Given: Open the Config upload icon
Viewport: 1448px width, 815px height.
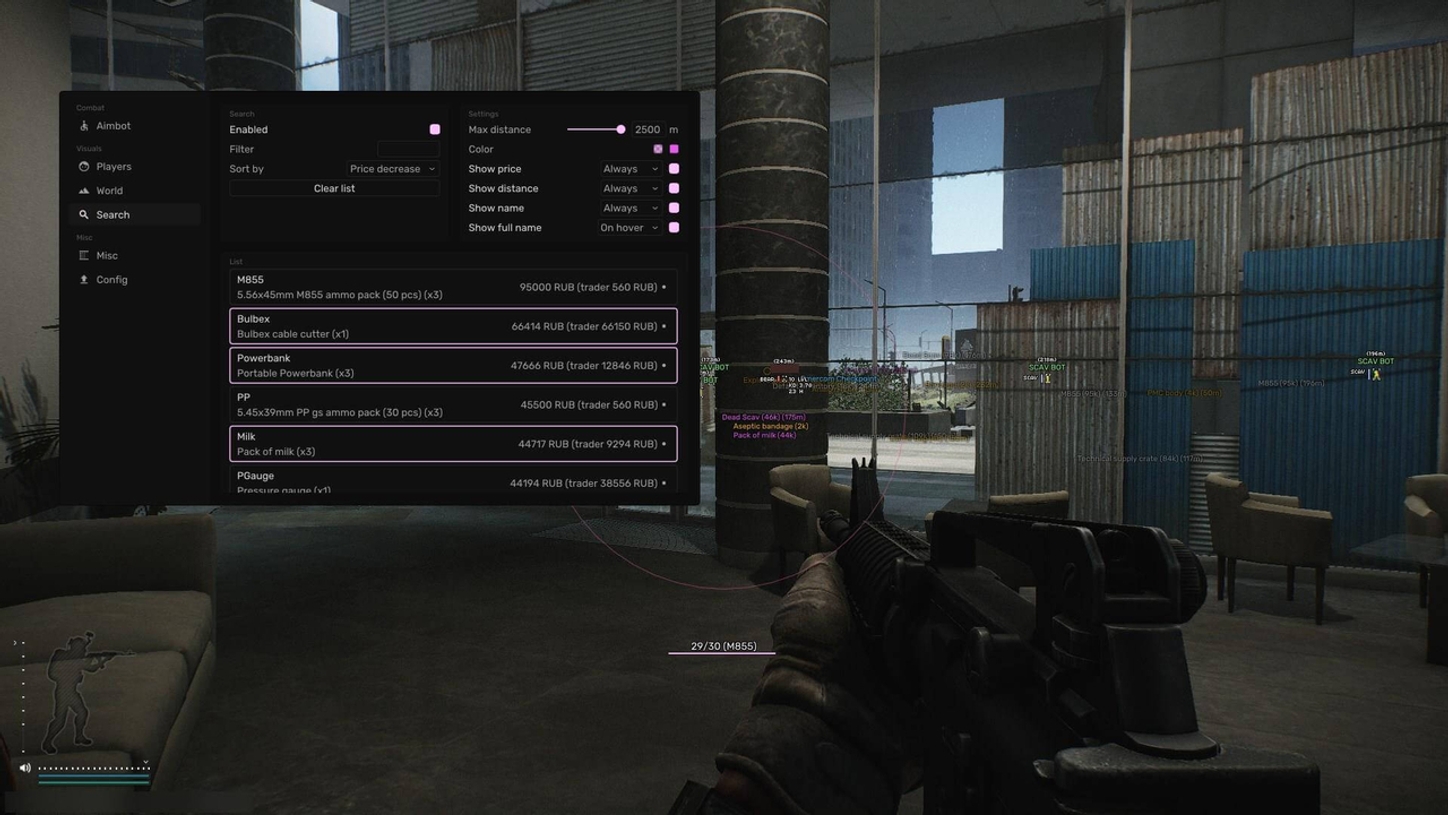Looking at the screenshot, I should tap(84, 280).
